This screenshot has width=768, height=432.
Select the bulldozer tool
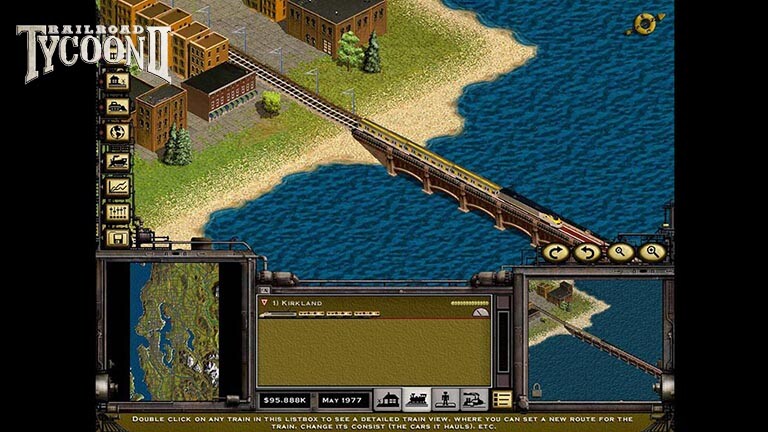coord(117,107)
